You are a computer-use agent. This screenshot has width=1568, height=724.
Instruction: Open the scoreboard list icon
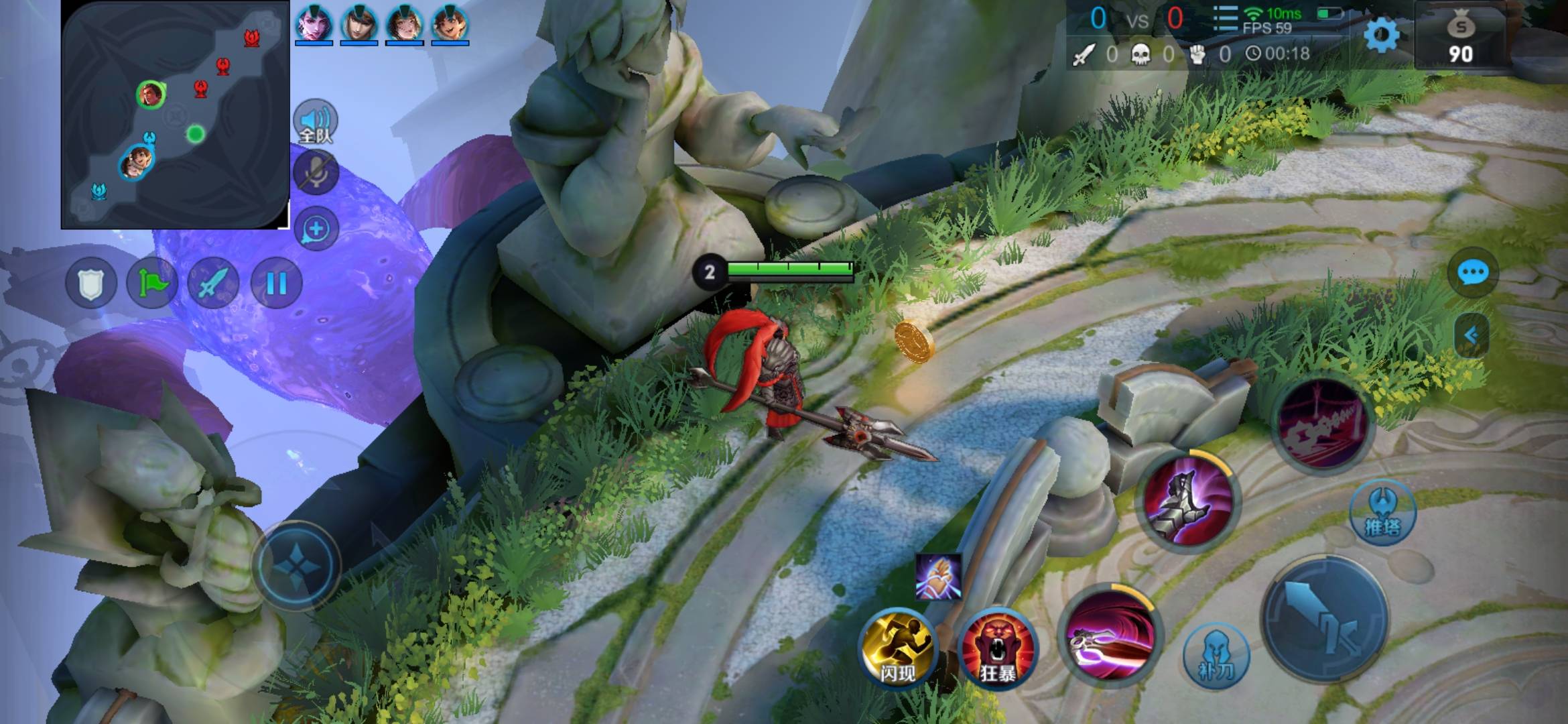click(1225, 19)
